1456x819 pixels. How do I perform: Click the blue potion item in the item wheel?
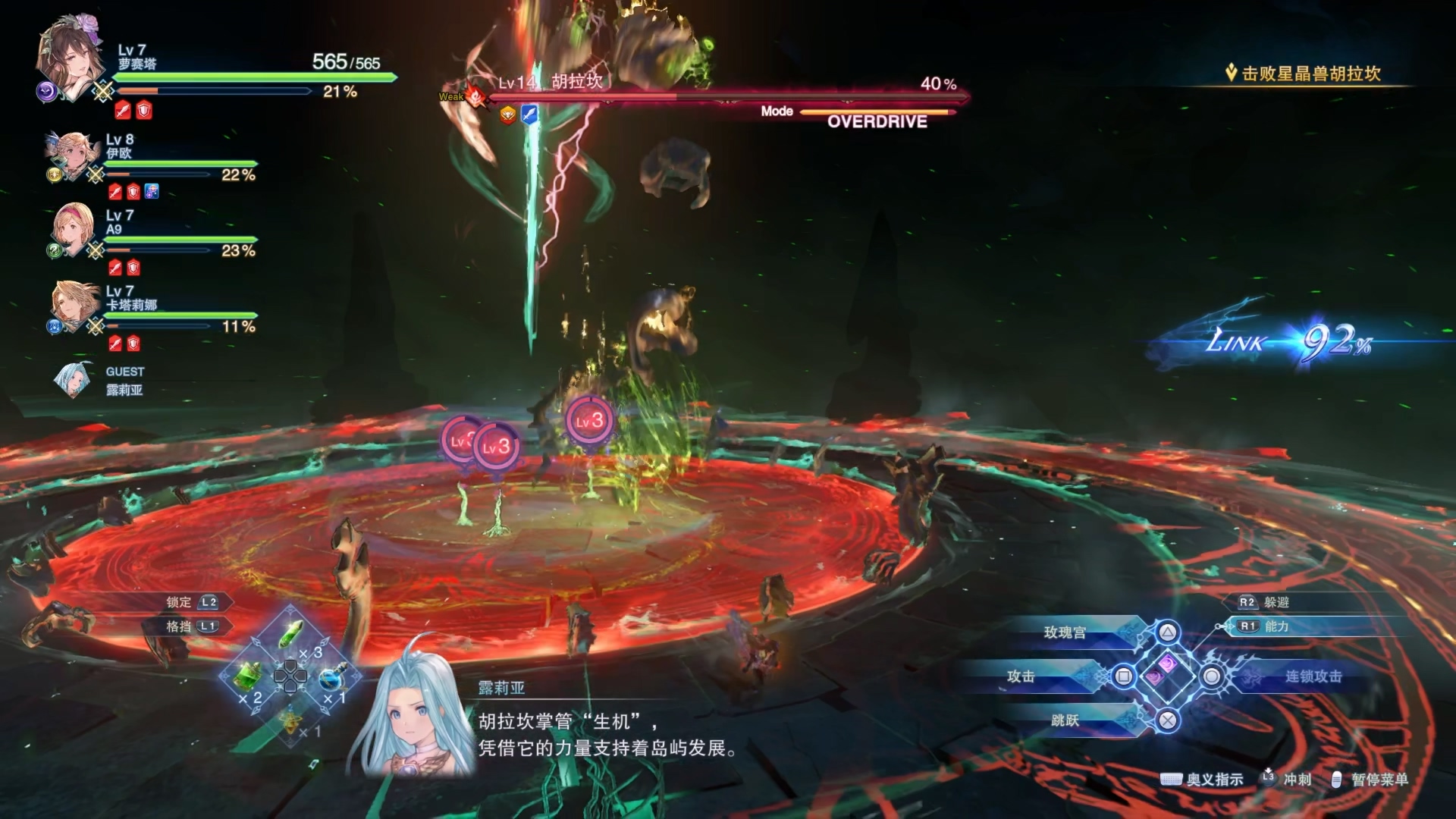coord(331,679)
